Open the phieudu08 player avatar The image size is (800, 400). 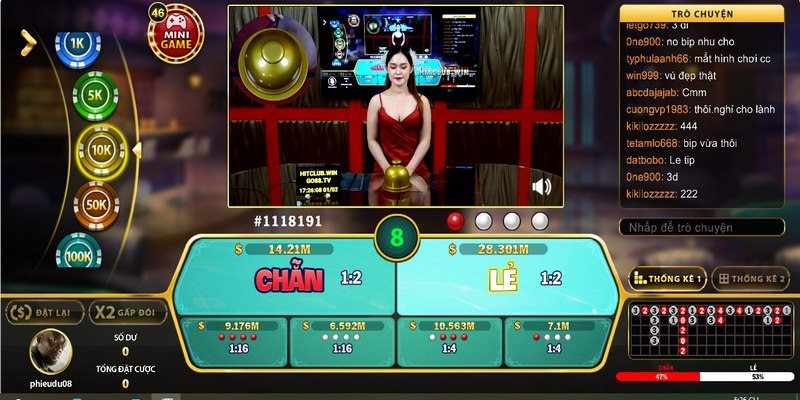[x=50, y=352]
